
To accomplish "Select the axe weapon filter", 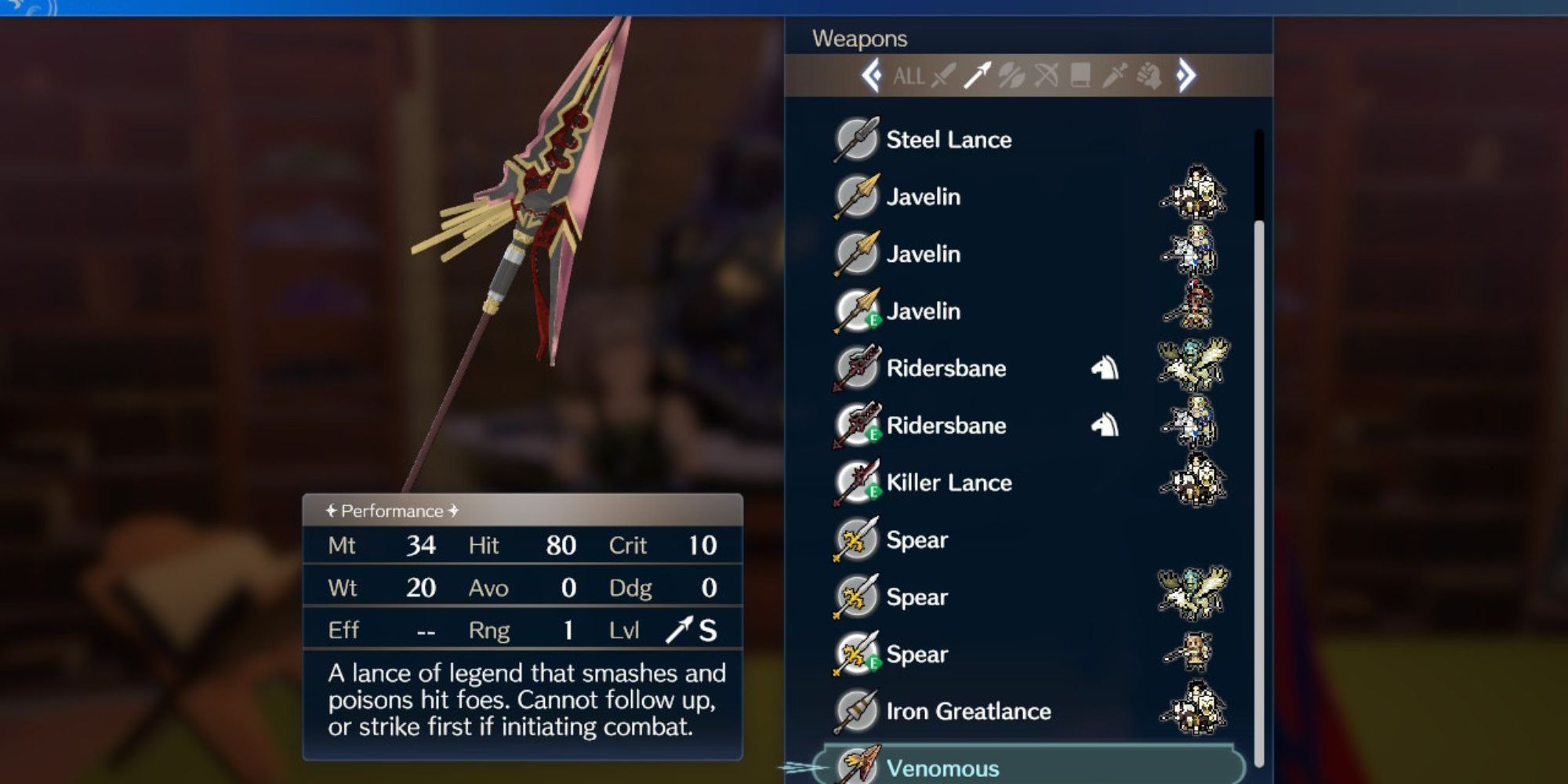I will click(1009, 76).
